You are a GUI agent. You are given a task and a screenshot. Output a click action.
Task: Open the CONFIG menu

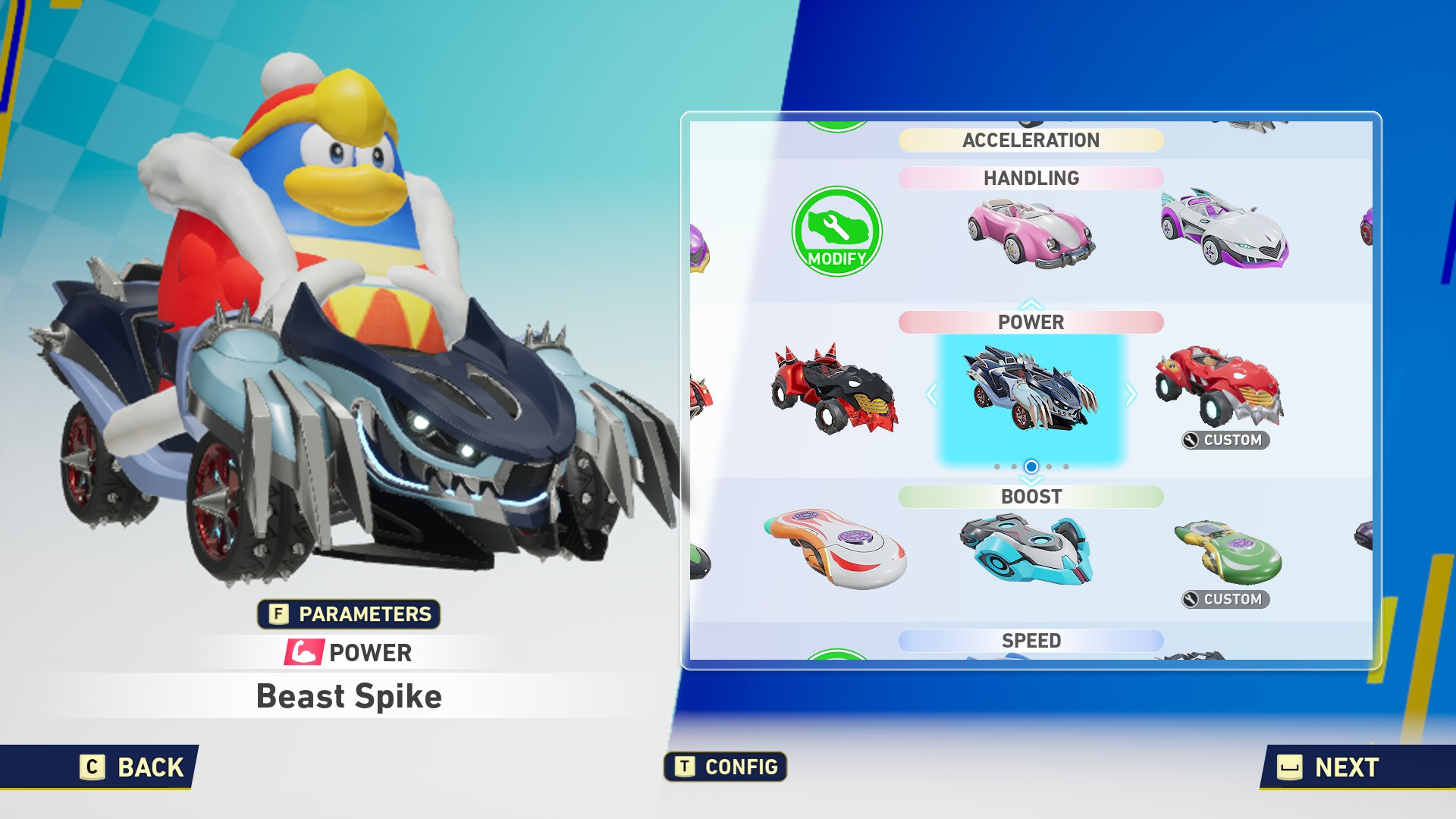[x=724, y=767]
